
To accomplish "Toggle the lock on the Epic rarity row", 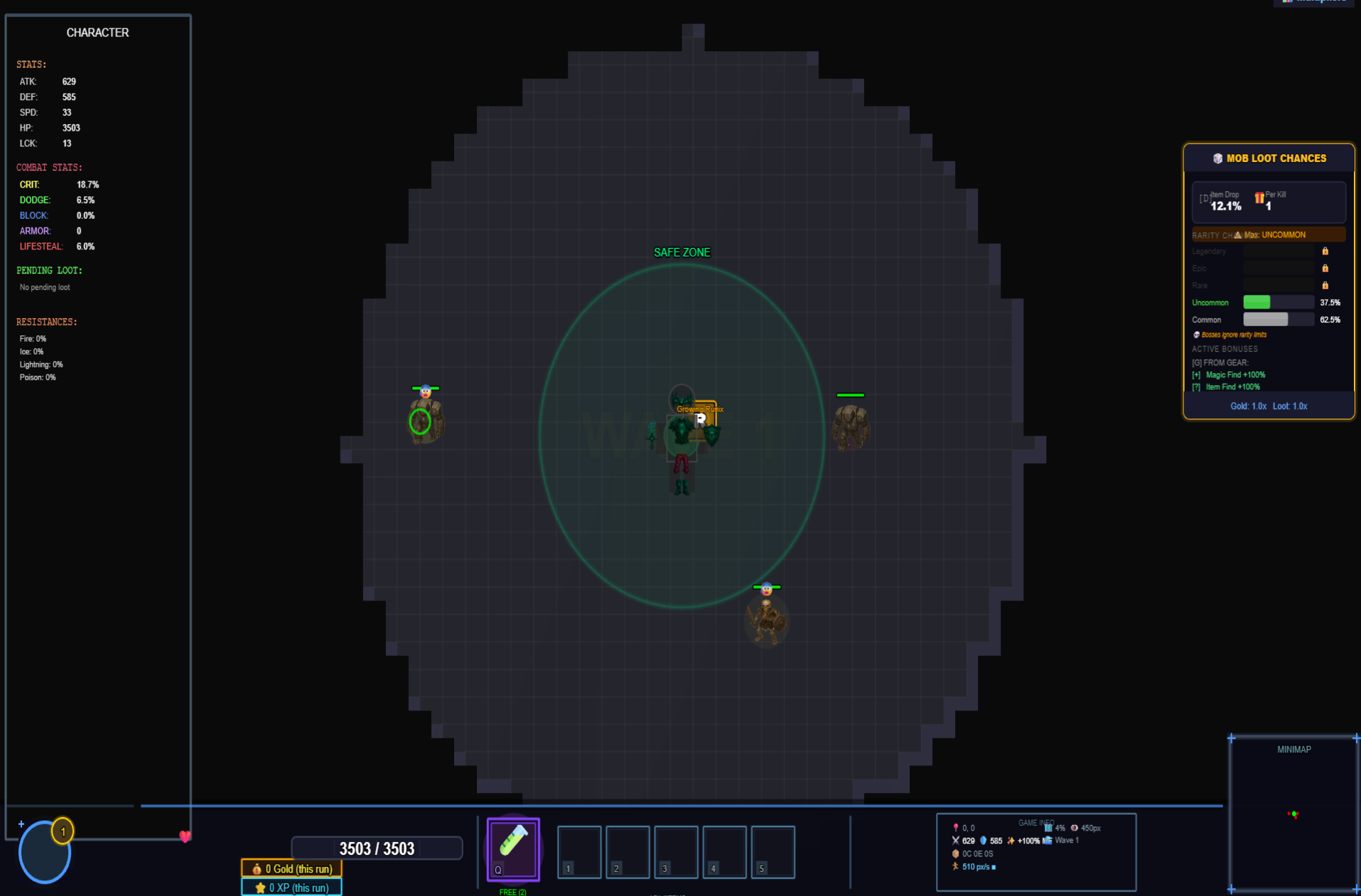I will 1325,268.
